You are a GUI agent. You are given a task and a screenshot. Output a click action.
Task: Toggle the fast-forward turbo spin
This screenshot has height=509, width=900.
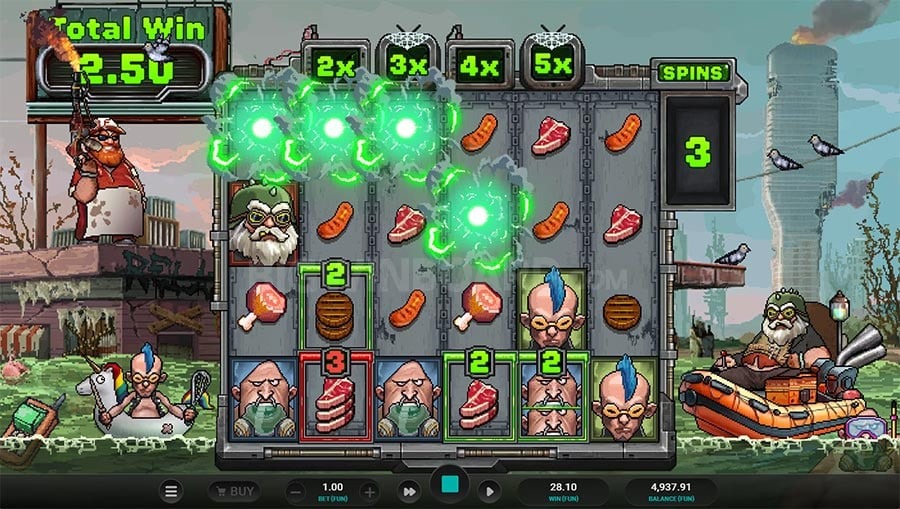point(409,491)
